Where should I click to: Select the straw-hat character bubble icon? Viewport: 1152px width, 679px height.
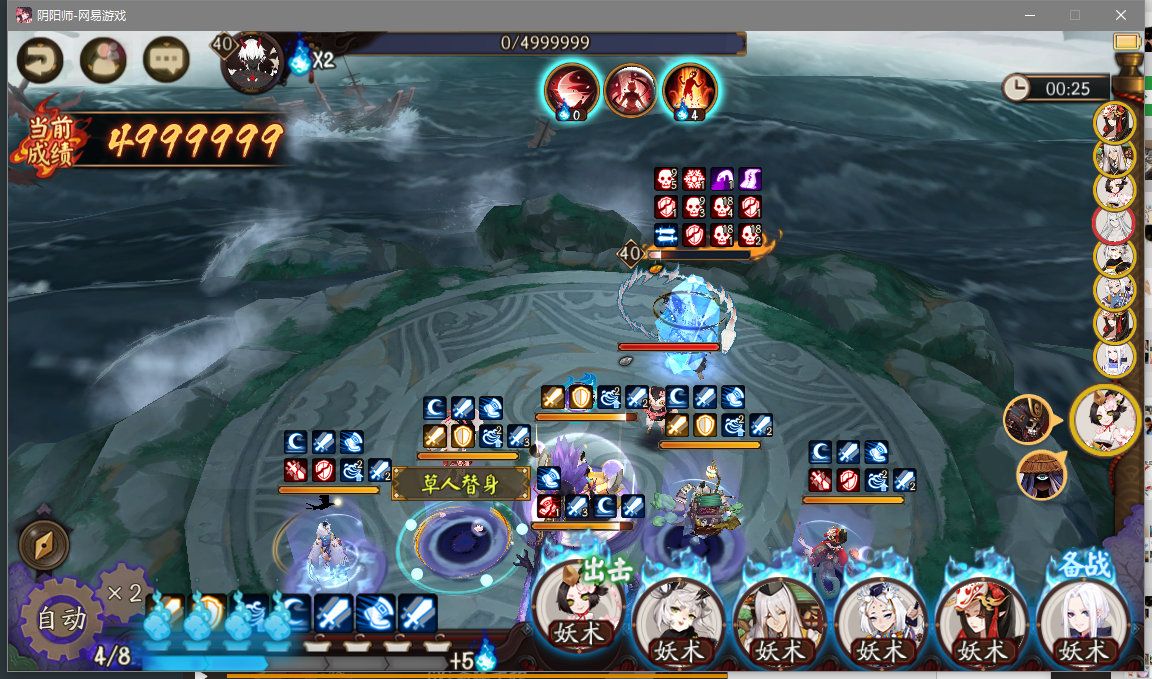(x=1041, y=475)
